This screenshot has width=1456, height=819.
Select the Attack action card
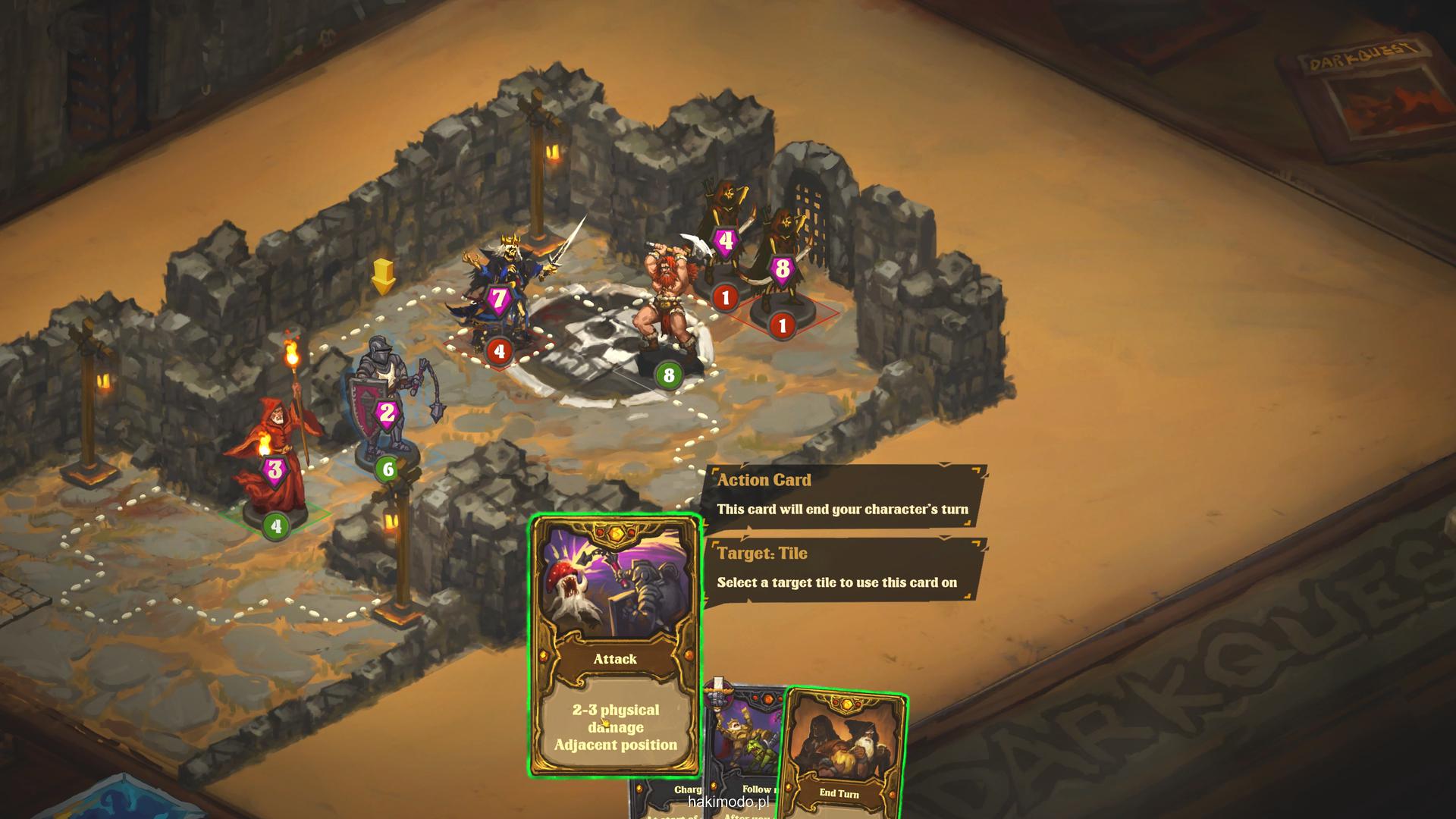(x=615, y=645)
